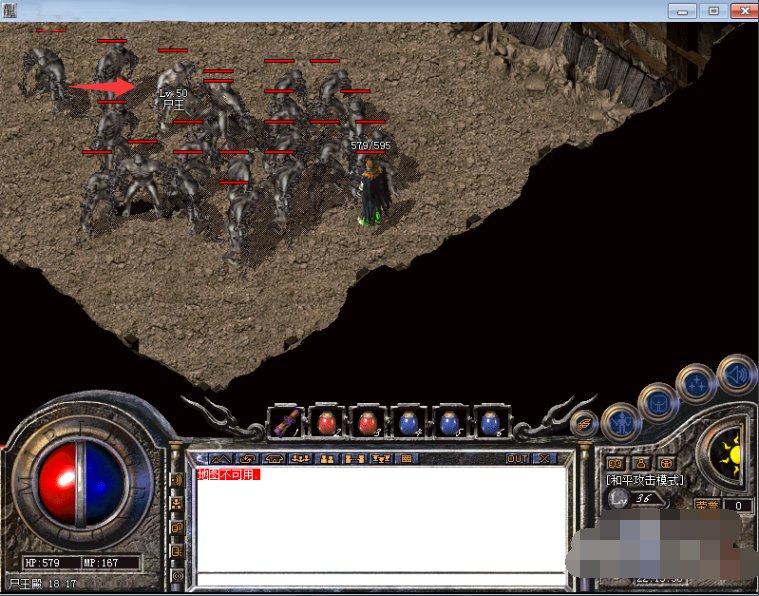Close the game window

742,10
